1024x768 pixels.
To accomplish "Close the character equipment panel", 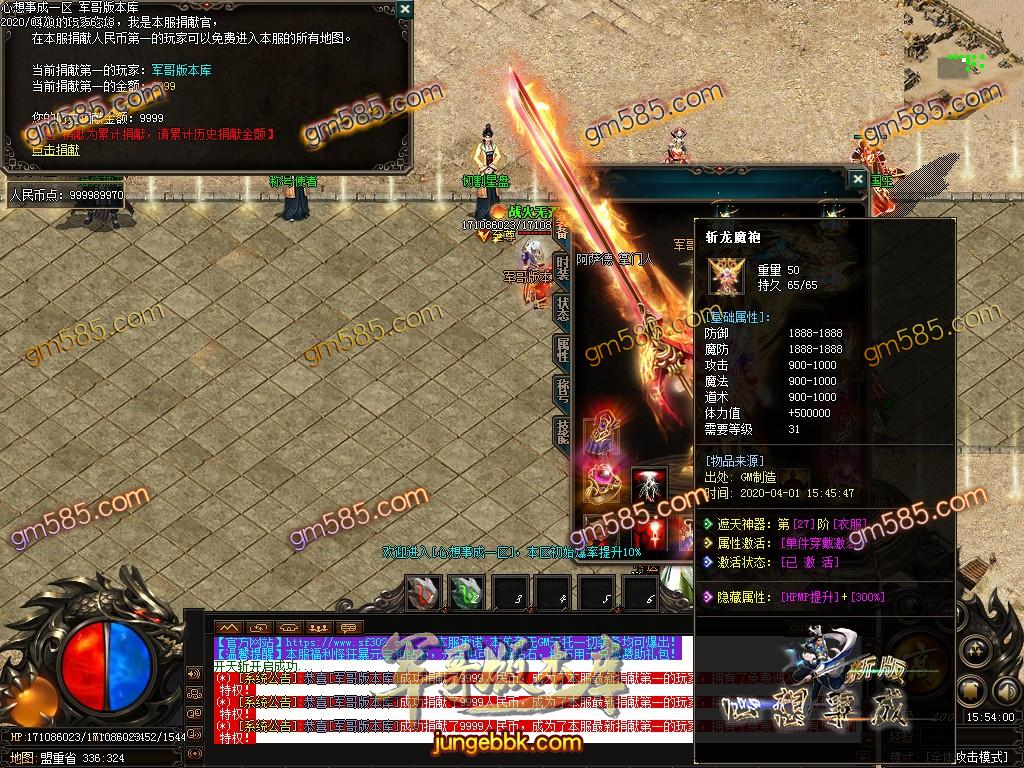I will tap(857, 180).
